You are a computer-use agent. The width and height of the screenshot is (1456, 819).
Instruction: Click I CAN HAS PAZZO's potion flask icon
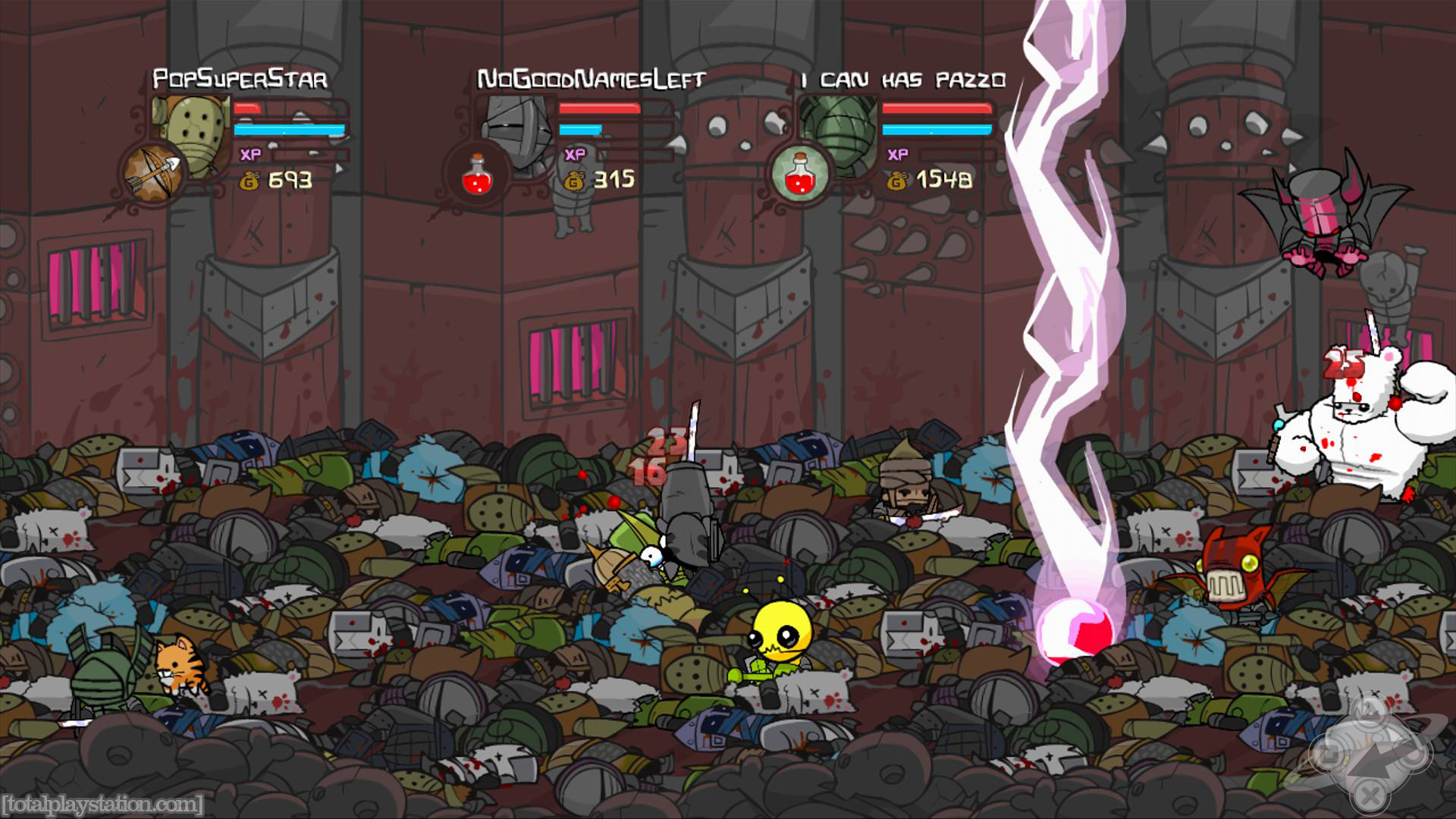click(800, 171)
